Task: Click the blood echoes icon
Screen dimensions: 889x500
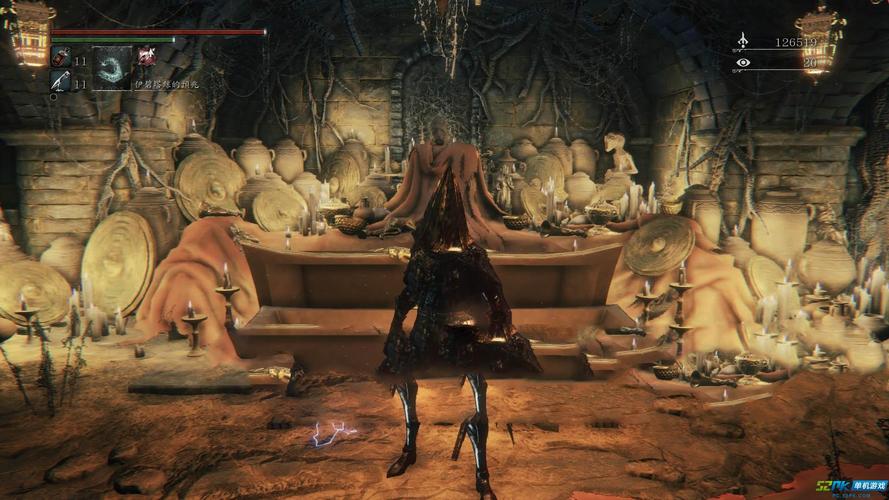Action: pos(742,42)
